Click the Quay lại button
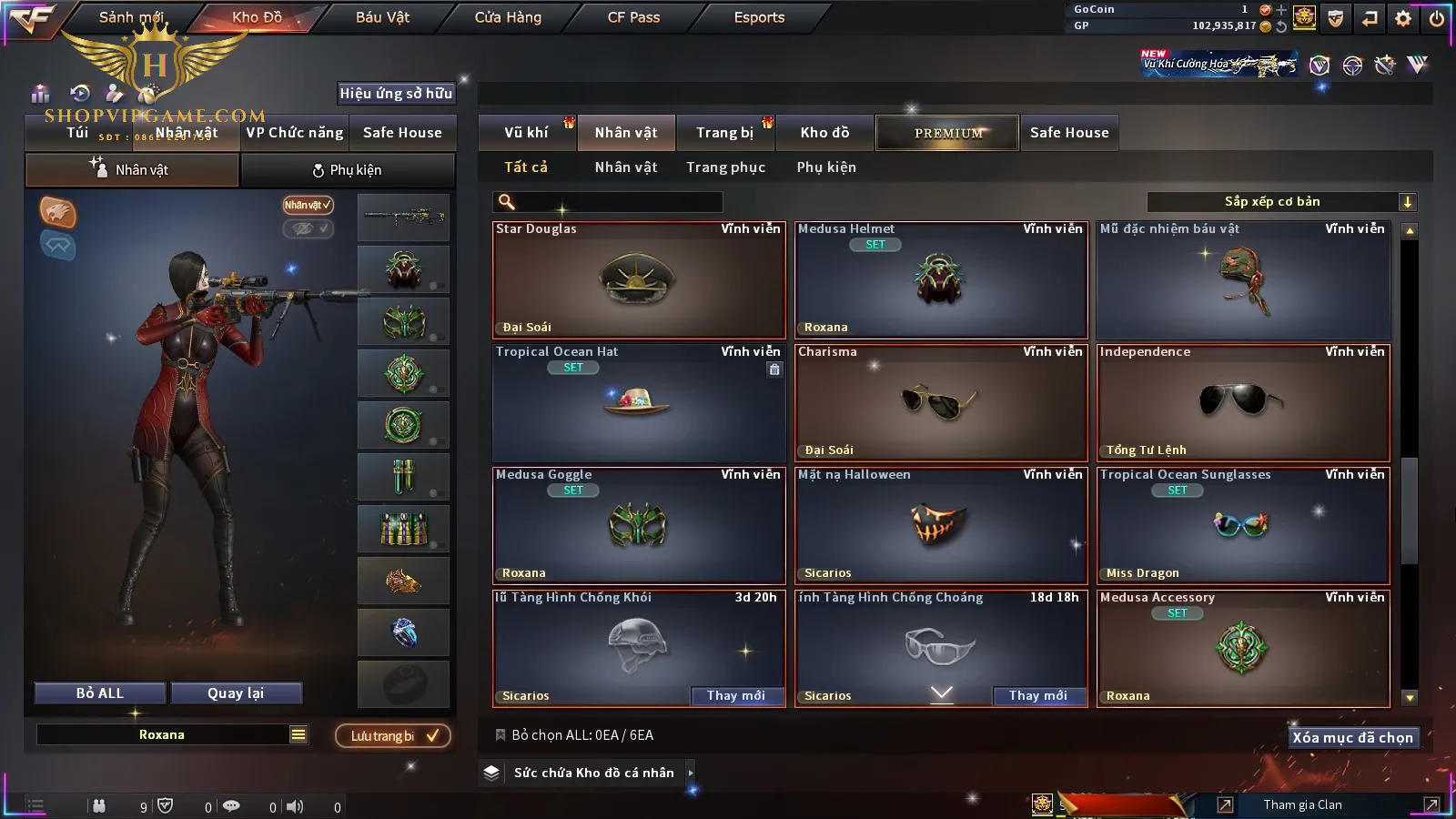The width and height of the screenshot is (1456, 819). [236, 693]
